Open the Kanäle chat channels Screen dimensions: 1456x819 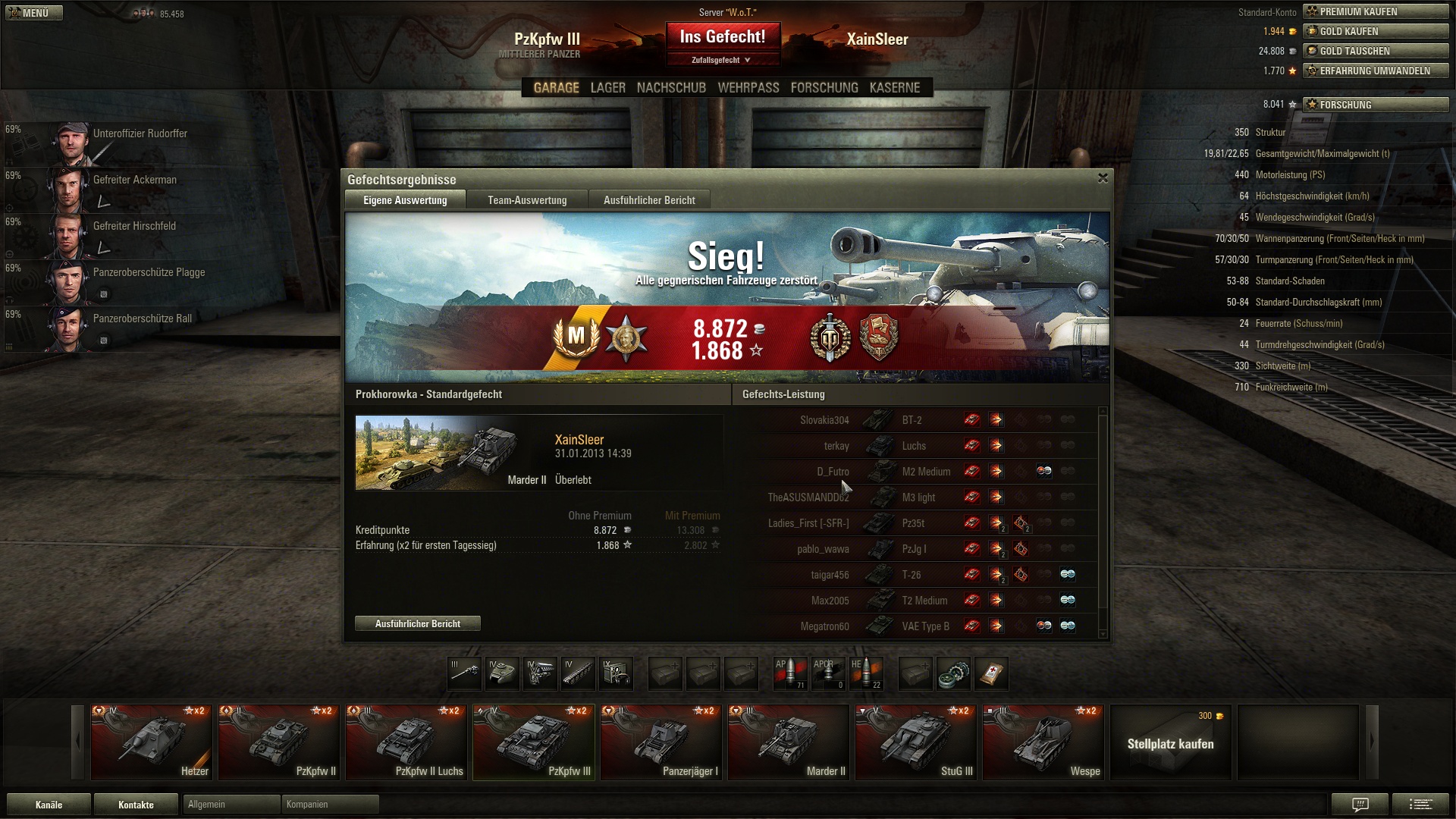coord(49,805)
